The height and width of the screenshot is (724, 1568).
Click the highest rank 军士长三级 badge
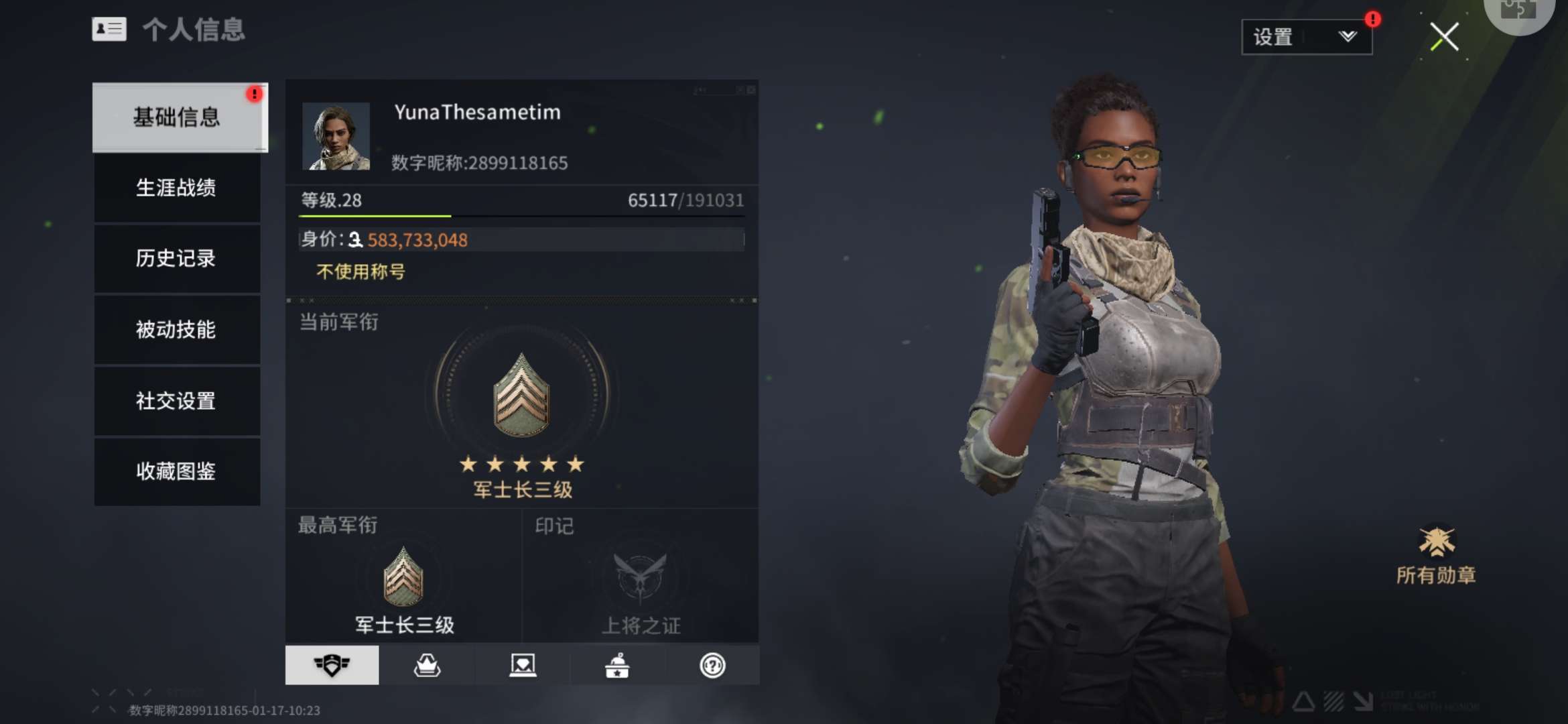coord(403,577)
